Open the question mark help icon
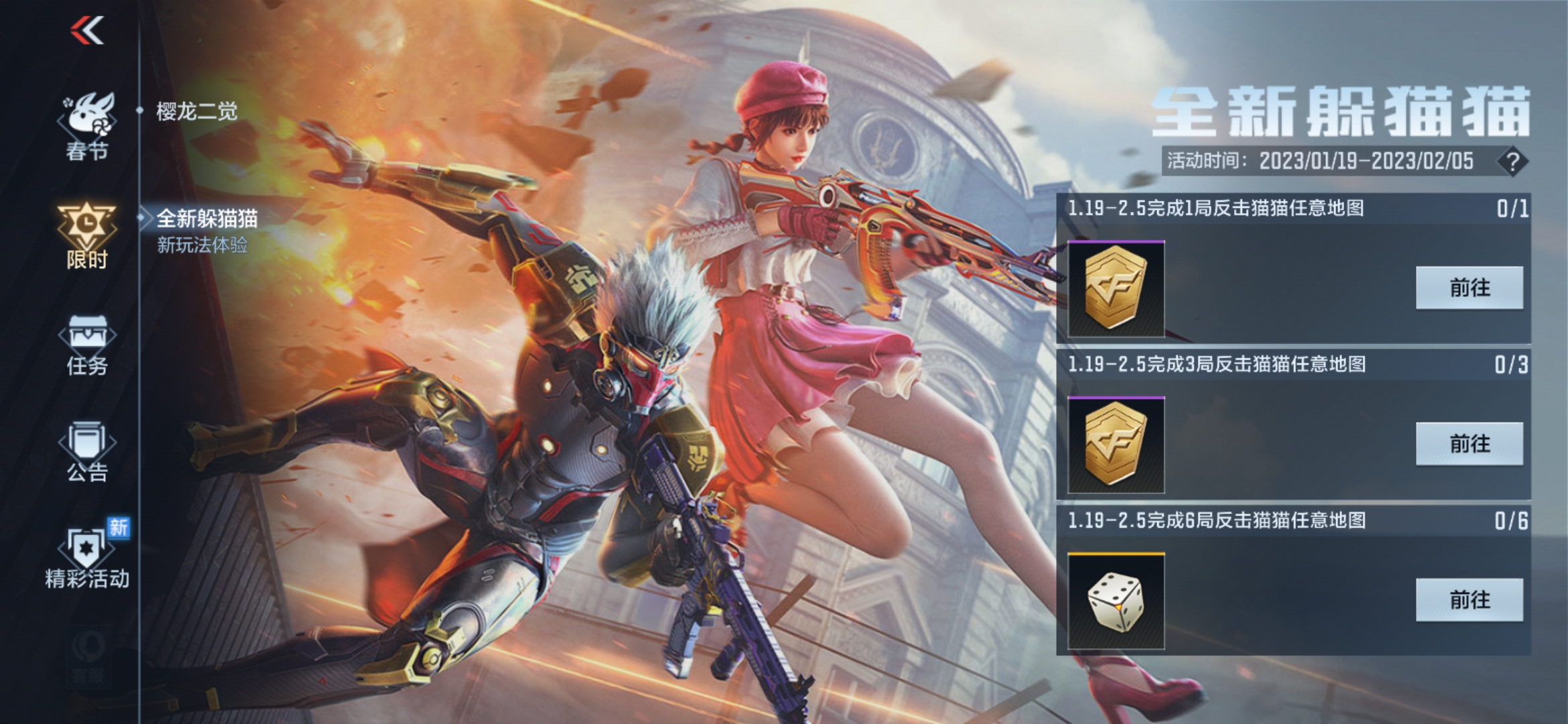This screenshot has height=724, width=1568. point(1512,162)
